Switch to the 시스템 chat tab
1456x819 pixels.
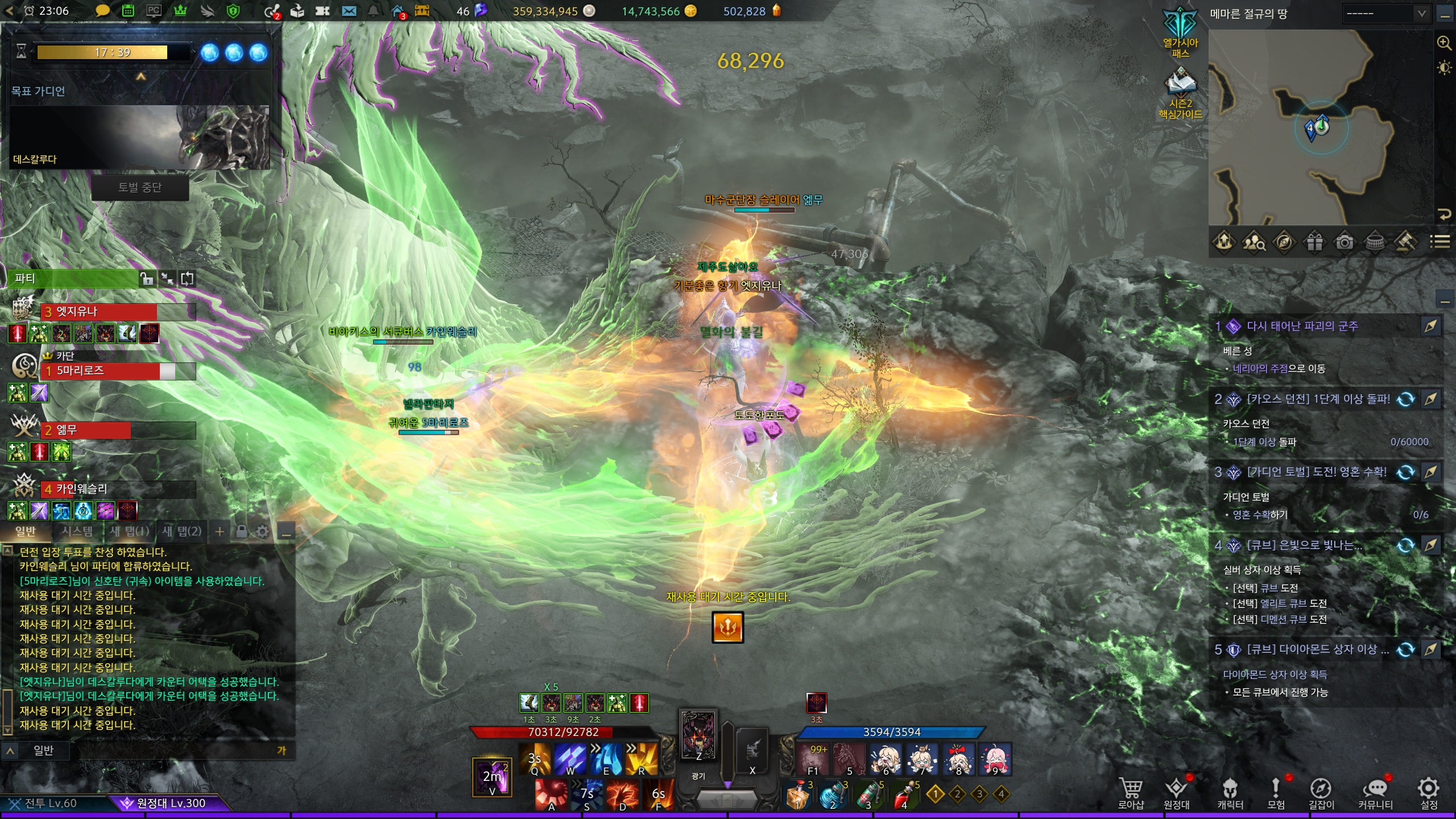pyautogui.click(x=77, y=531)
